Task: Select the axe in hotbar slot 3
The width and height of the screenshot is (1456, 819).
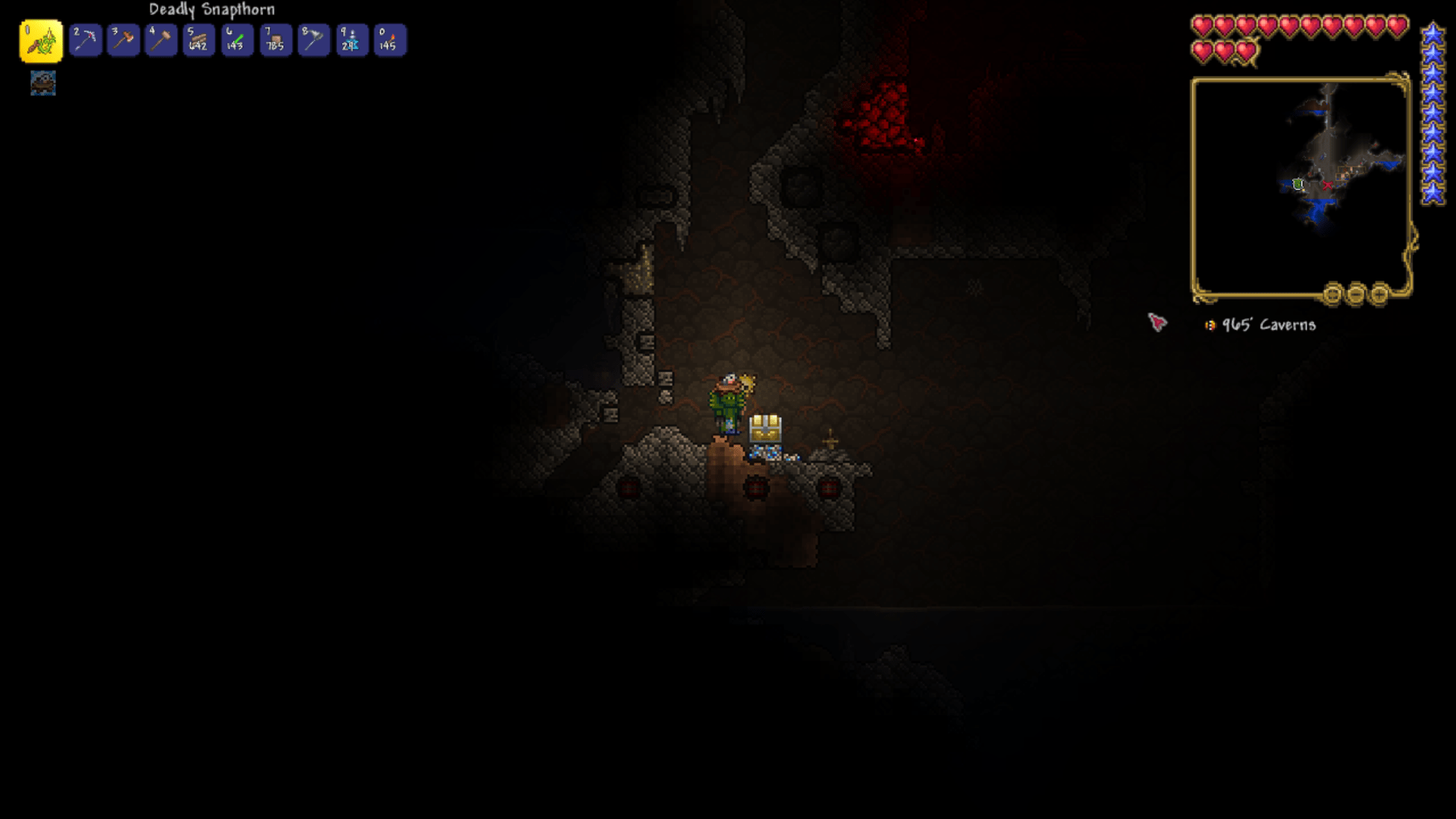Action: tap(122, 40)
